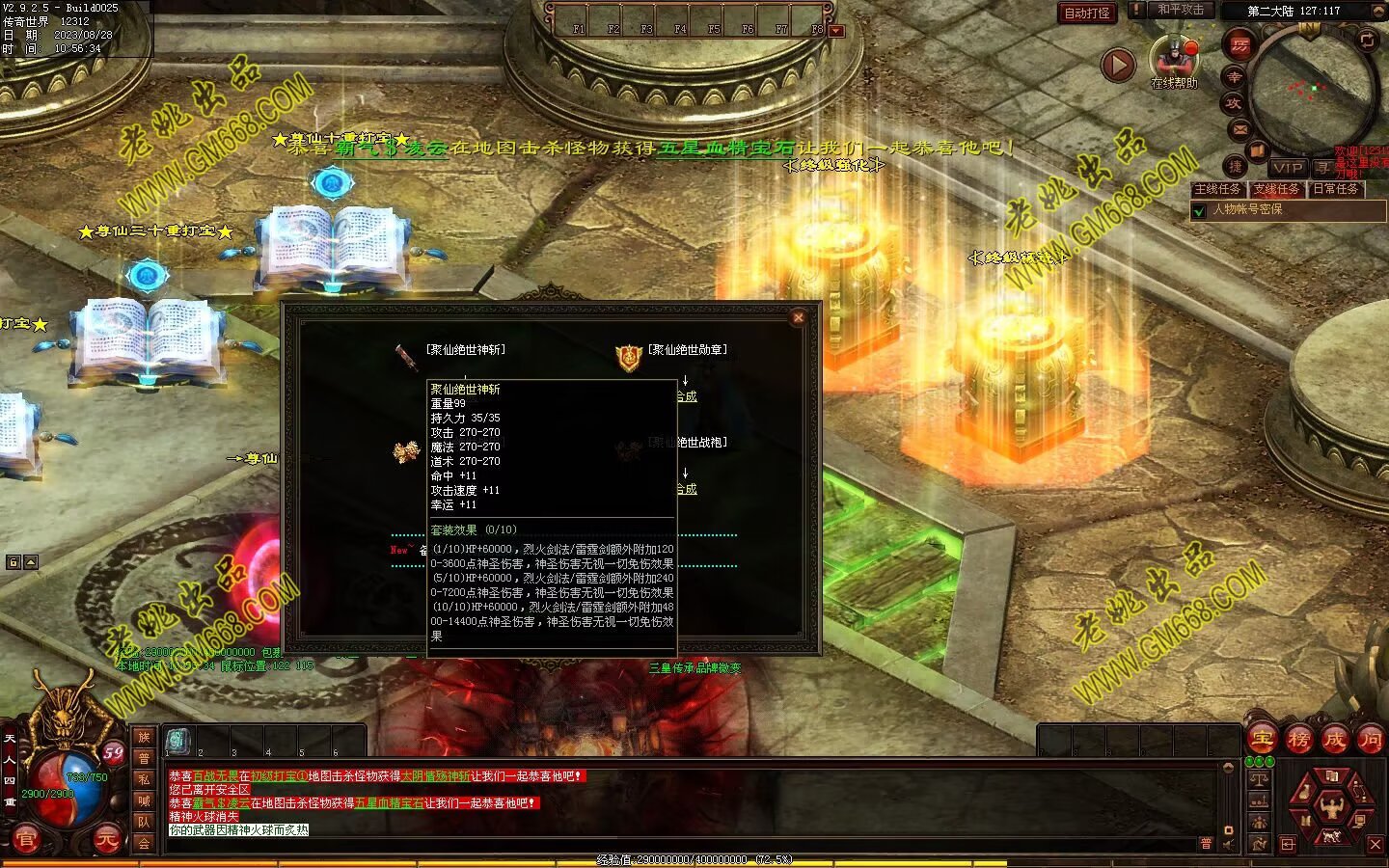The height and width of the screenshot is (868, 1389).
Task: Switch to 日常任务 daily quest tab
Action: pos(1335,189)
